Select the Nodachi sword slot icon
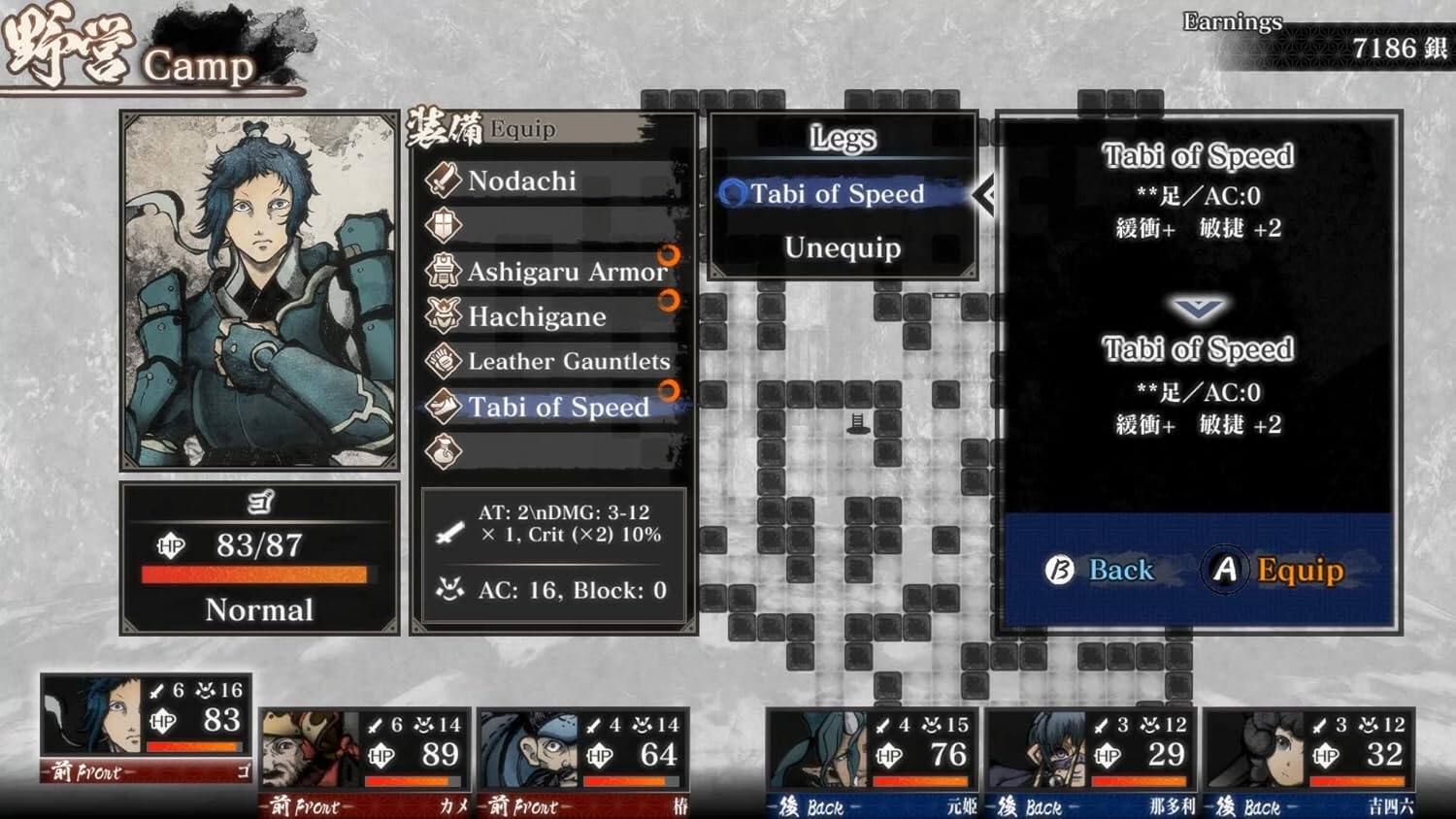The image size is (1456, 819). [x=442, y=180]
